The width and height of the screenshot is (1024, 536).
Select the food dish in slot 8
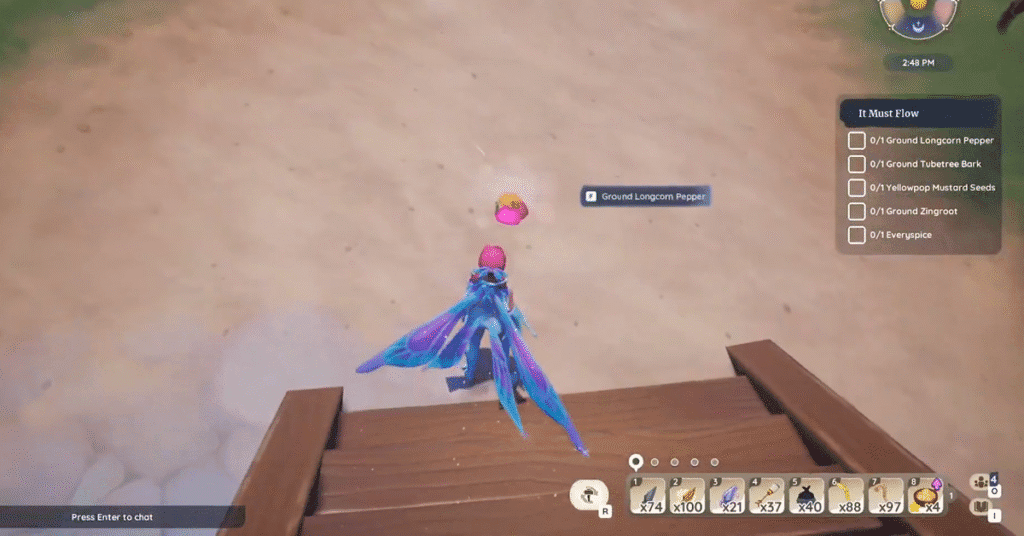(925, 496)
